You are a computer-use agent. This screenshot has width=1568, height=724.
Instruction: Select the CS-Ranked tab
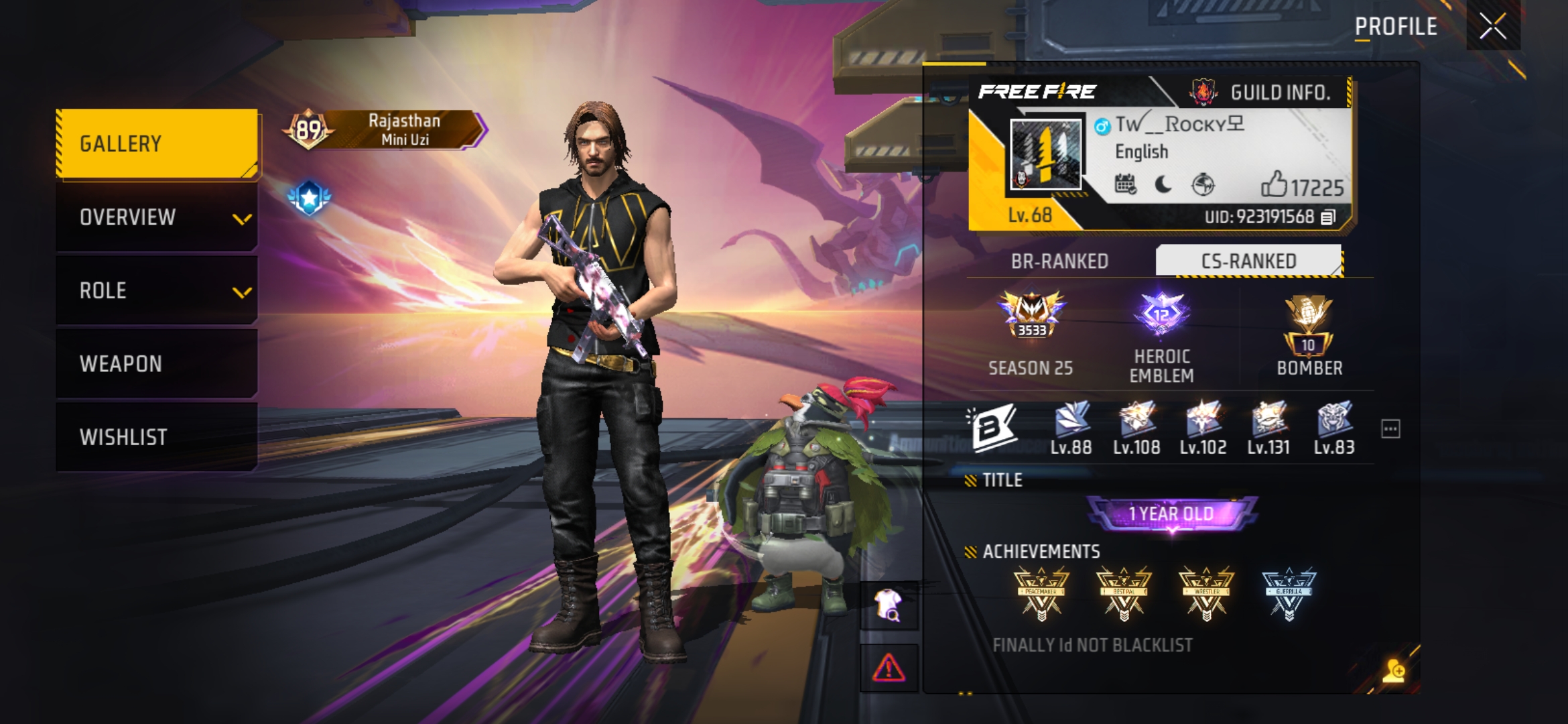pyautogui.click(x=1248, y=261)
